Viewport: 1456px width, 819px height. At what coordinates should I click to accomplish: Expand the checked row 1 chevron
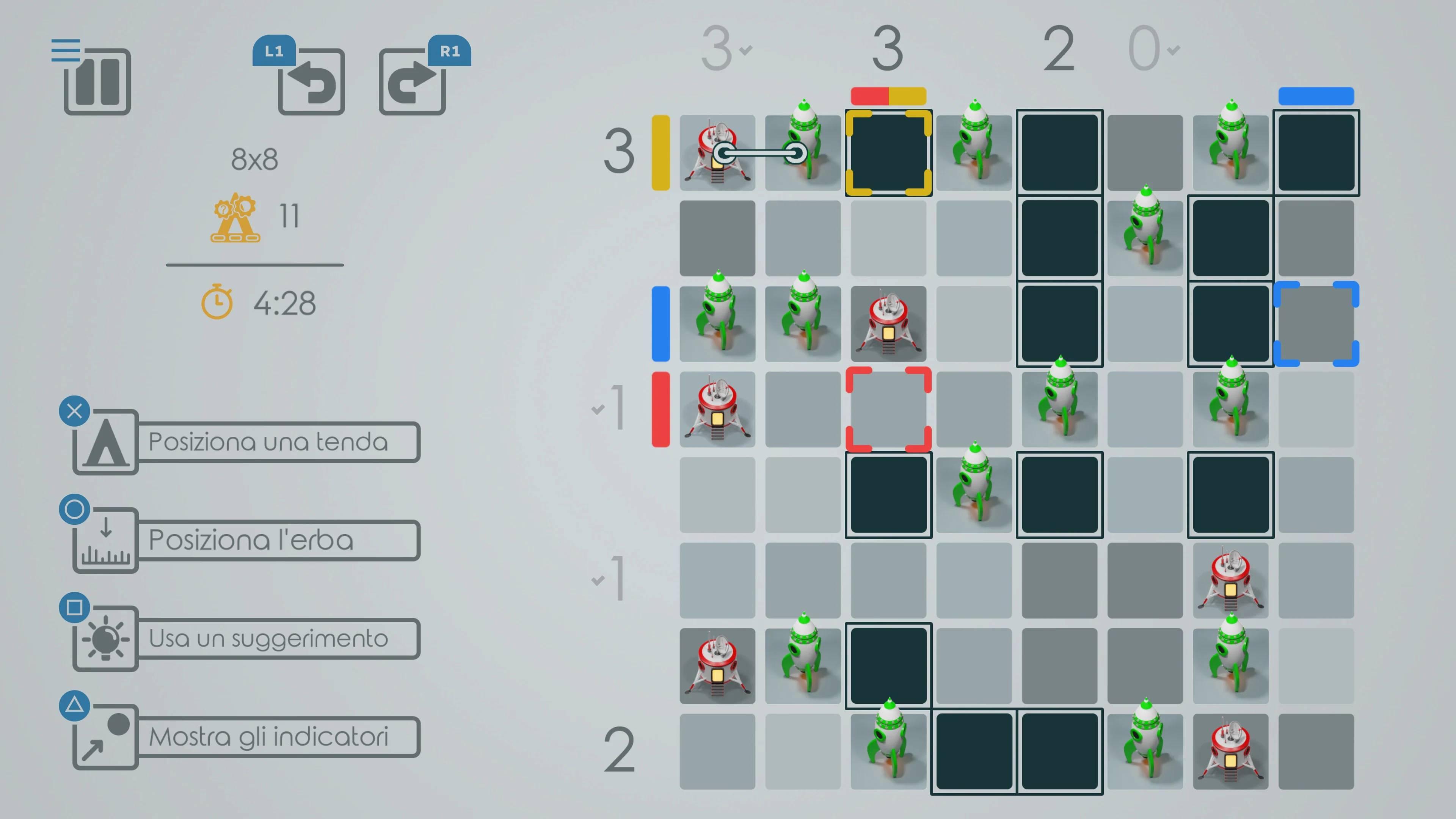point(597,409)
